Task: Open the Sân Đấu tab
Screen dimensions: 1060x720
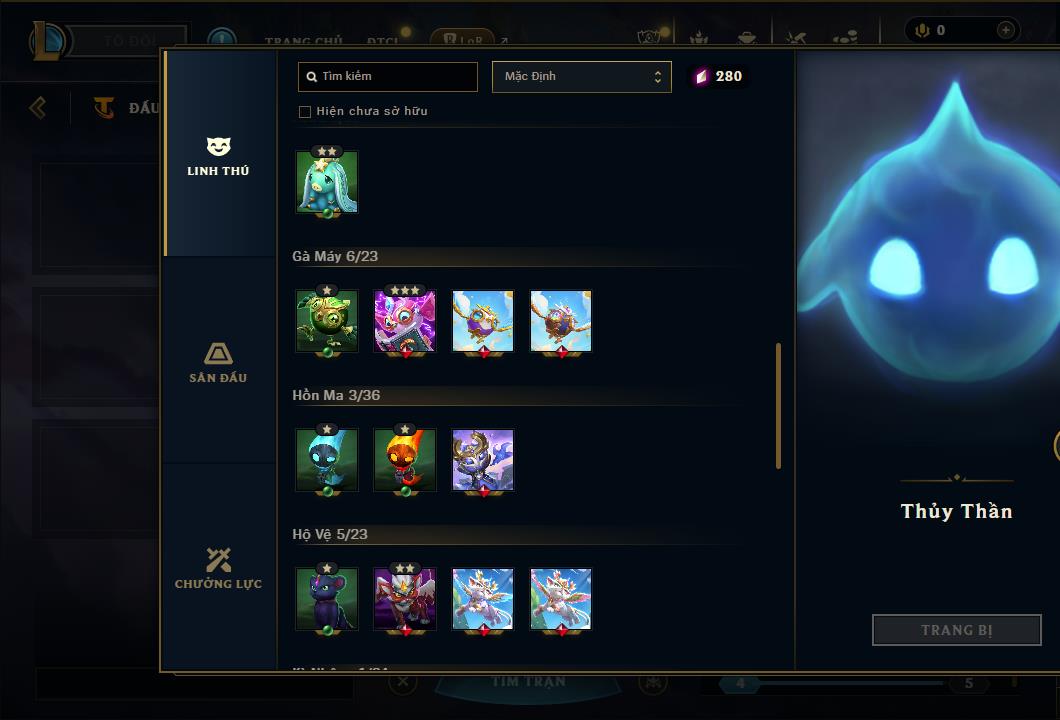Action: point(218,362)
